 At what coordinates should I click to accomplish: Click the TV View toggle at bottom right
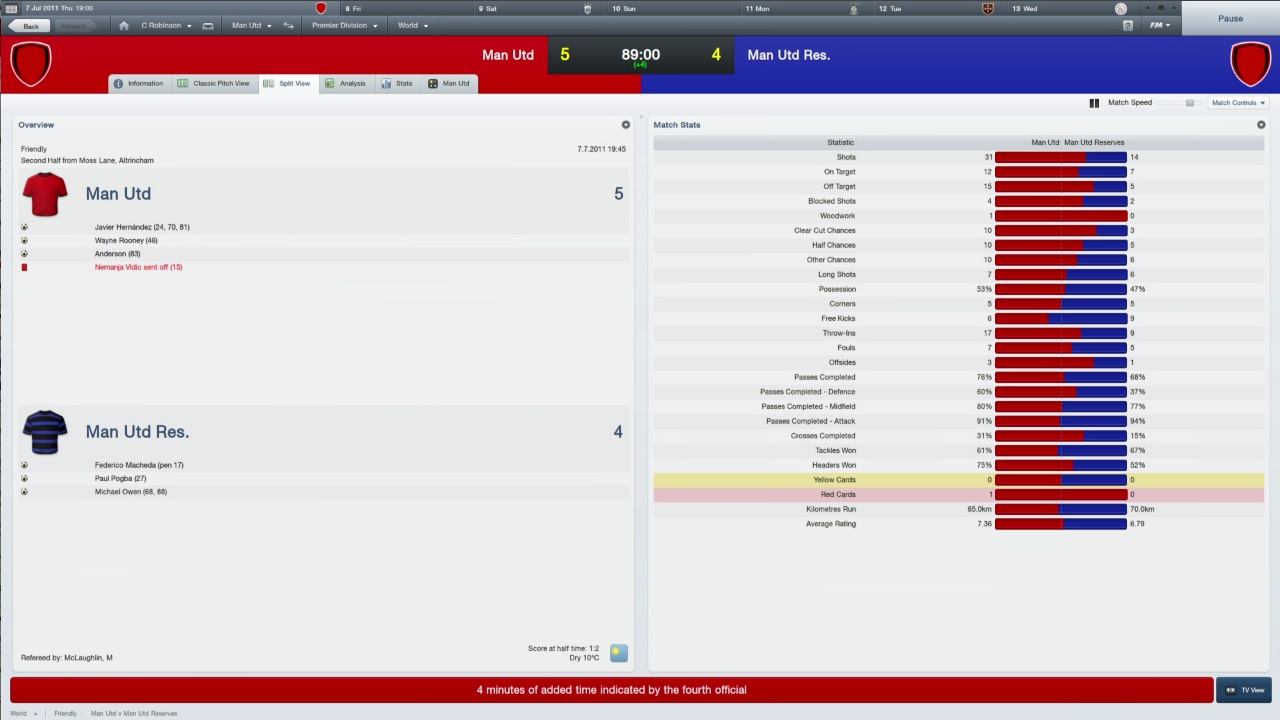tap(1247, 689)
